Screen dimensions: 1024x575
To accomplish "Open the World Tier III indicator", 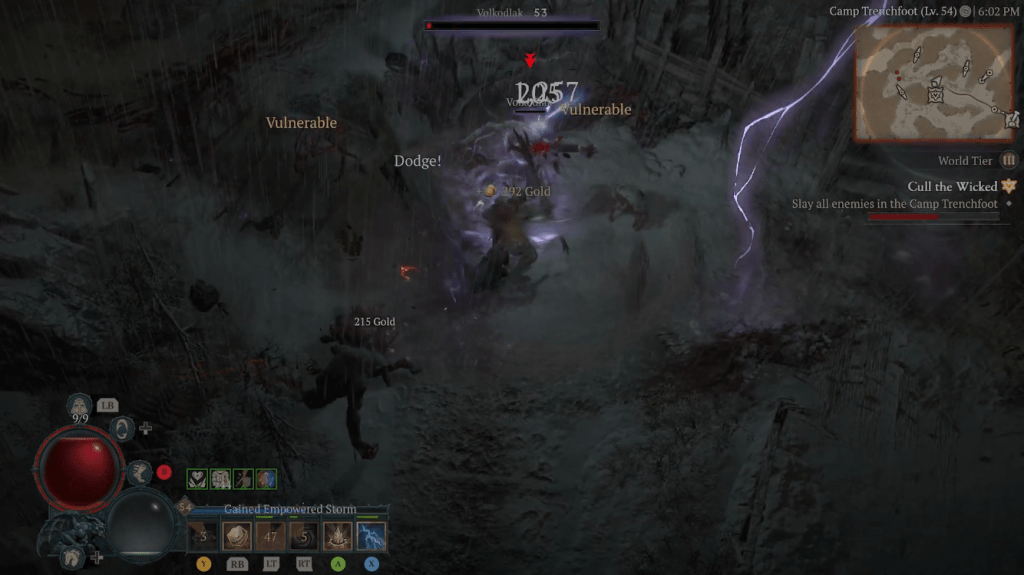I will [1009, 160].
